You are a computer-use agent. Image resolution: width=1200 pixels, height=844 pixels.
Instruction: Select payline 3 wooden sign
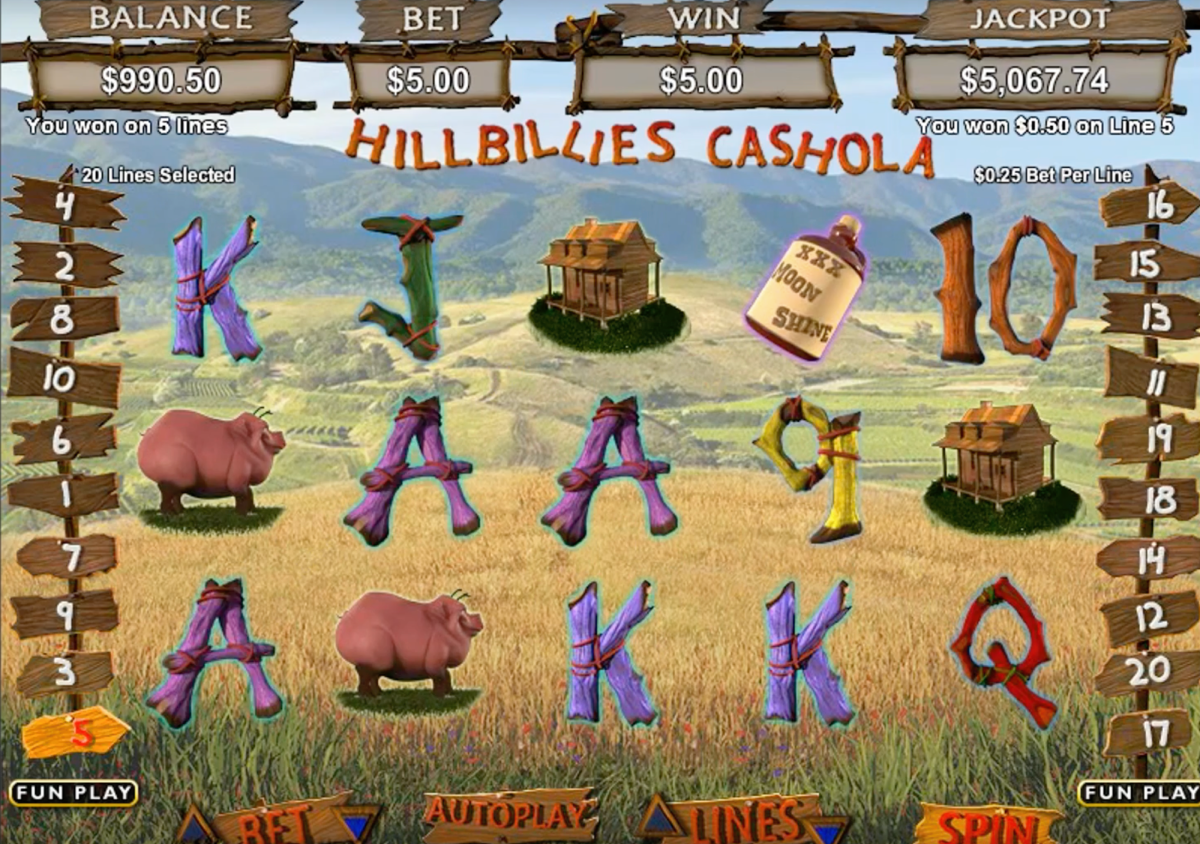[66, 673]
